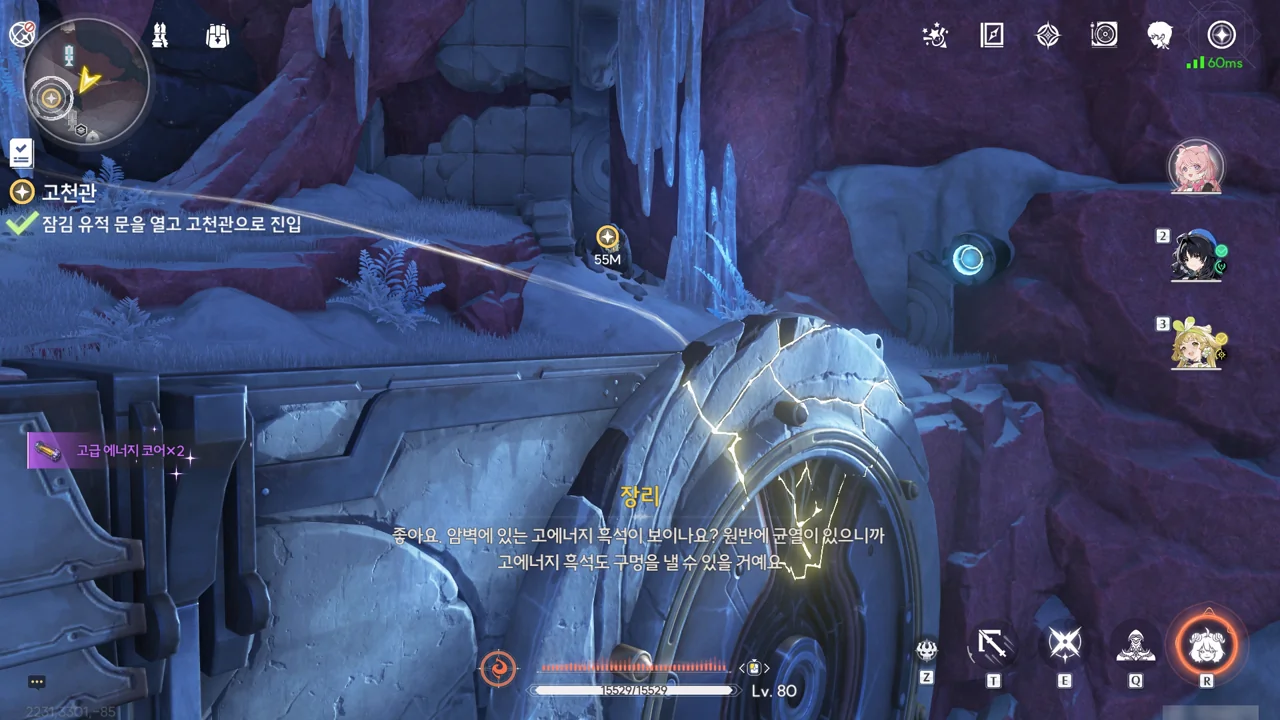Activate the skull mask echo skill

coord(927,650)
